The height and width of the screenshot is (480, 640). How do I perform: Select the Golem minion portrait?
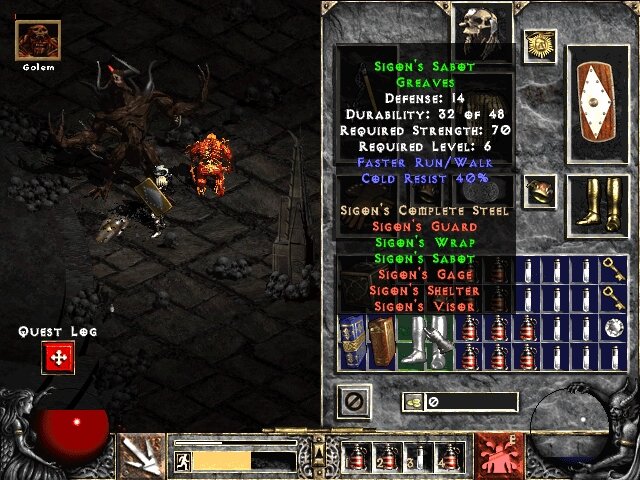click(40, 40)
